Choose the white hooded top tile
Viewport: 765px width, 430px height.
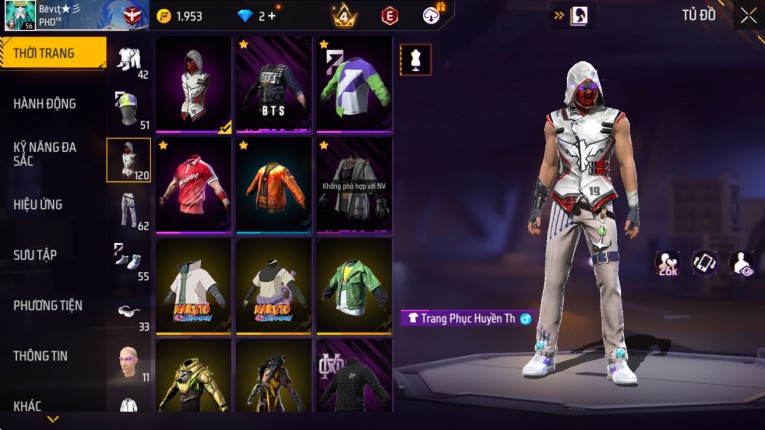194,85
